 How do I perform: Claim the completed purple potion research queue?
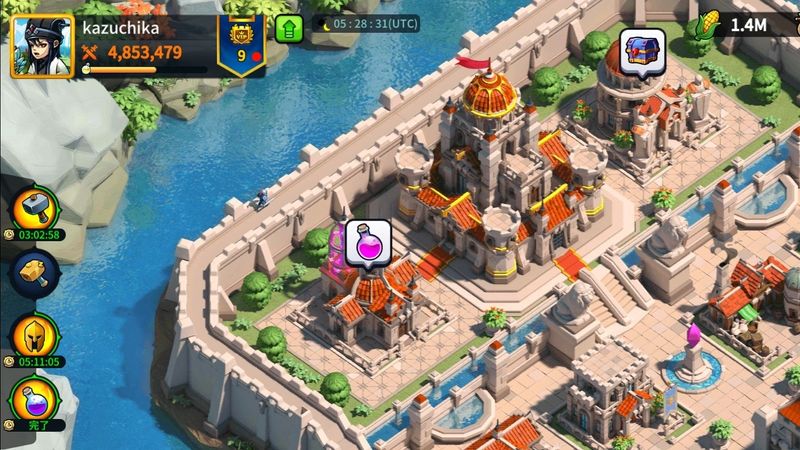click(33, 400)
